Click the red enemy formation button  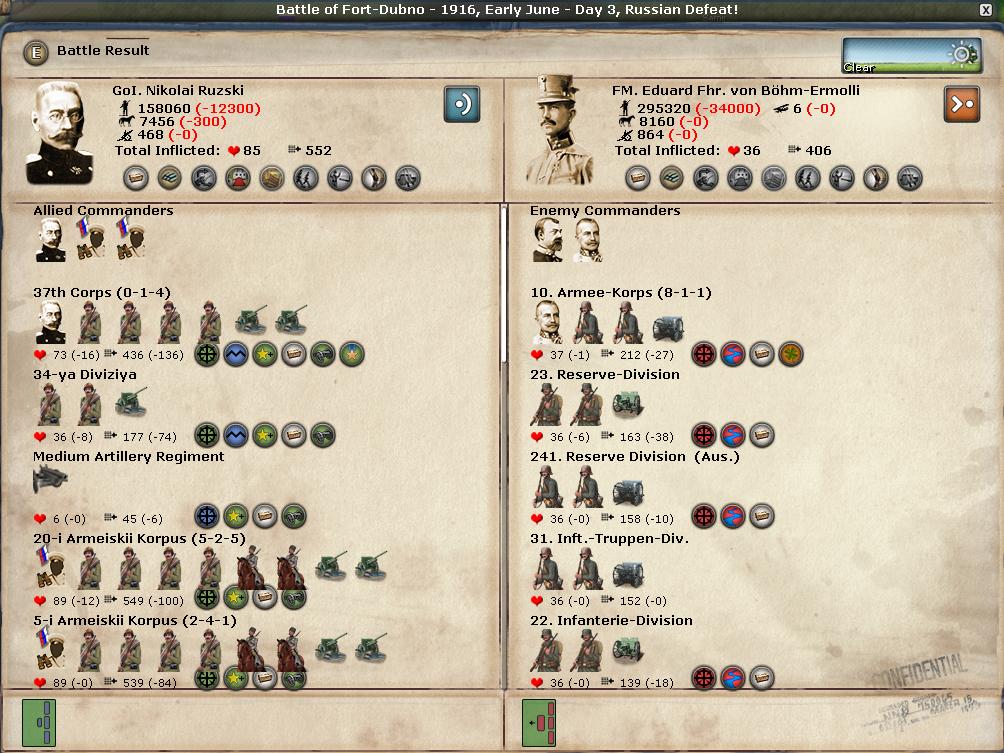pyautogui.click(x=538, y=722)
